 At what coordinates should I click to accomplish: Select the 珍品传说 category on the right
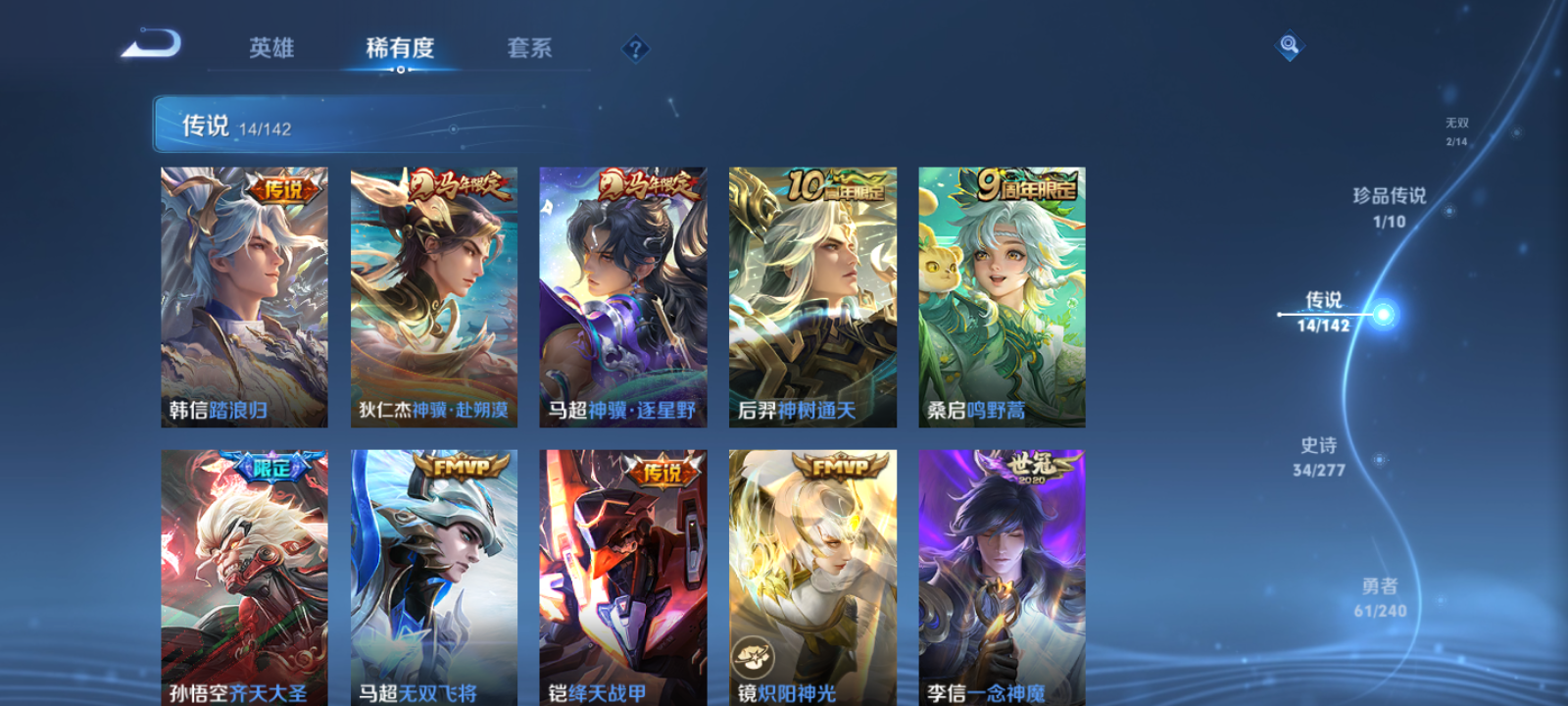pos(1390,208)
